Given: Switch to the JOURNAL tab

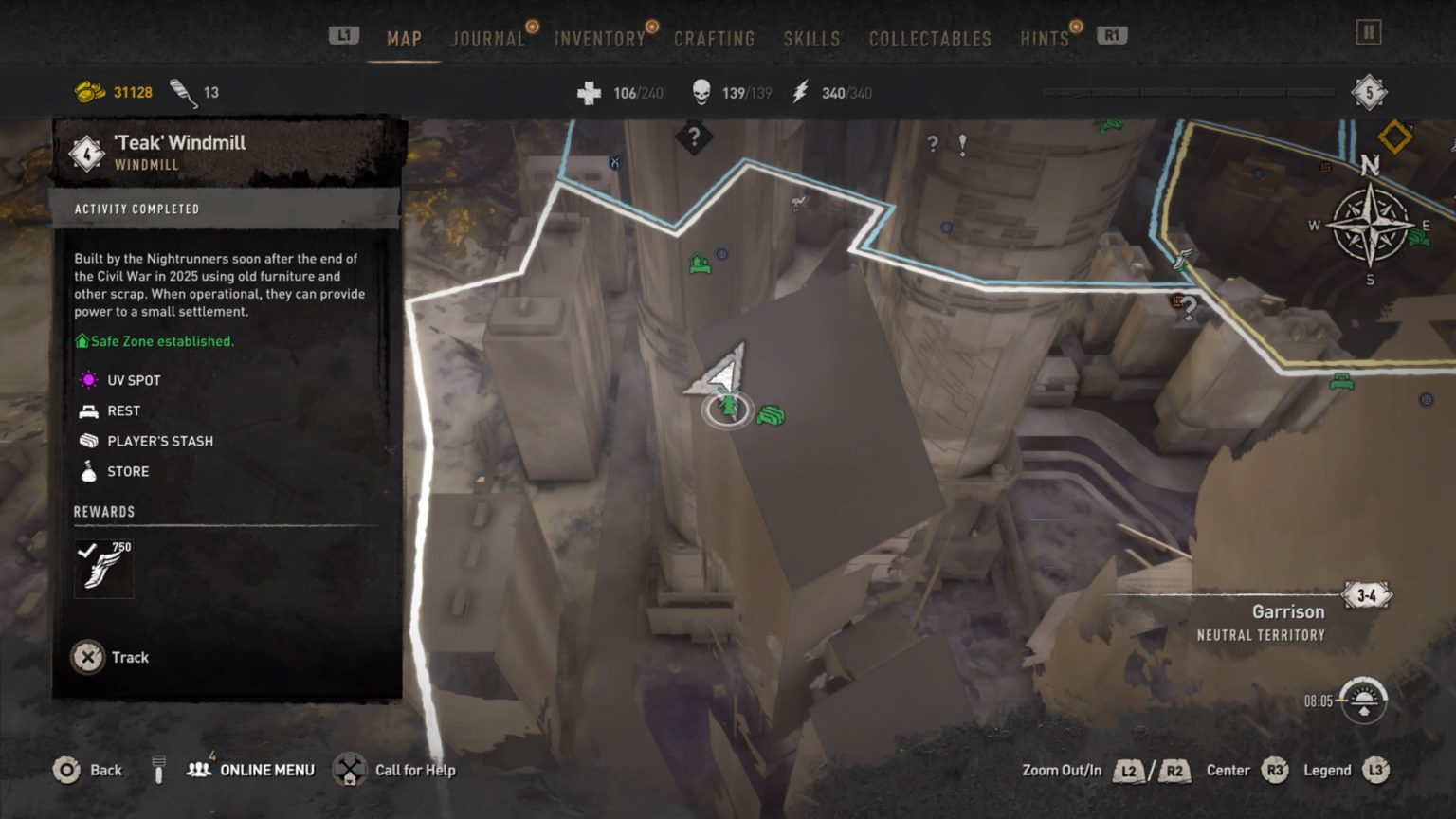Looking at the screenshot, I should pos(488,39).
